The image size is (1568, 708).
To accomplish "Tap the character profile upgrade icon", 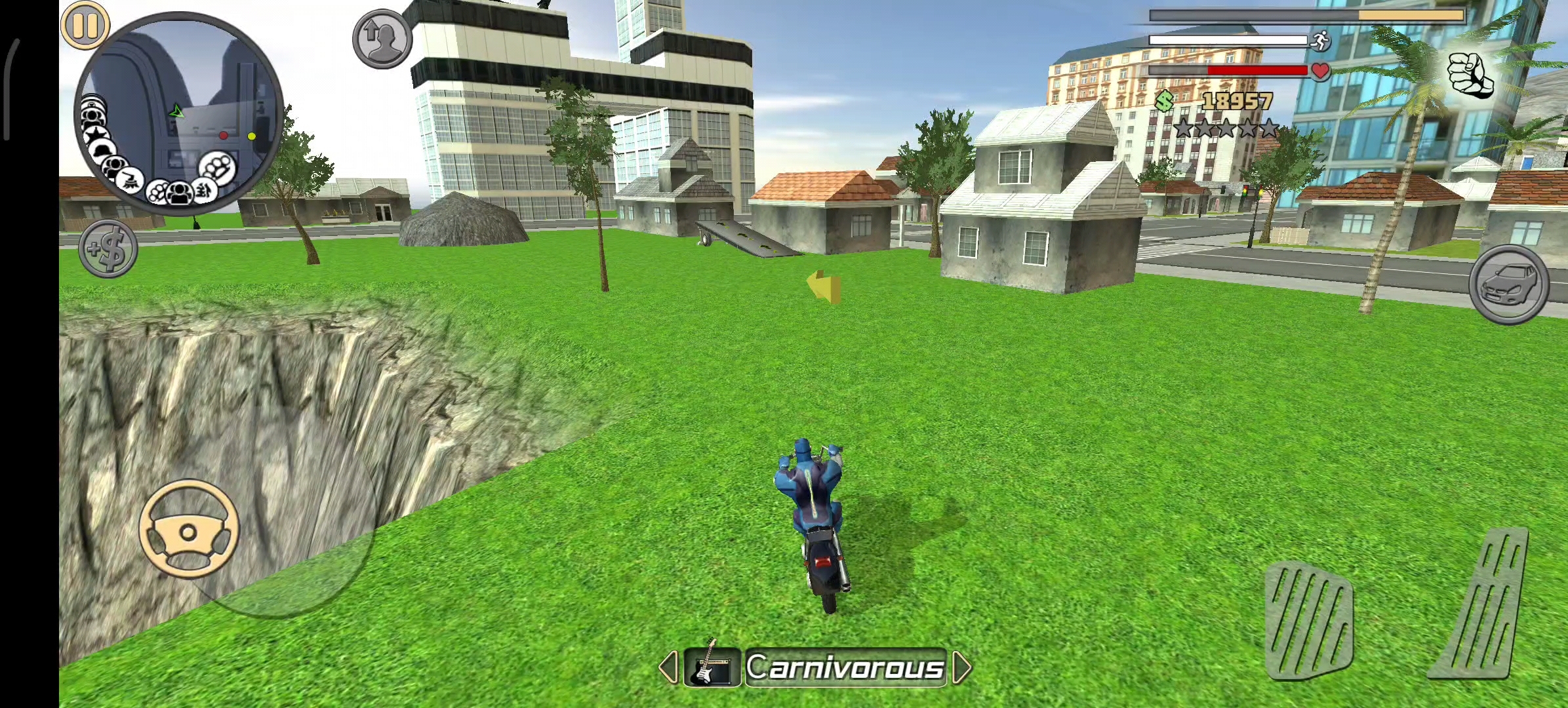I will click(382, 39).
